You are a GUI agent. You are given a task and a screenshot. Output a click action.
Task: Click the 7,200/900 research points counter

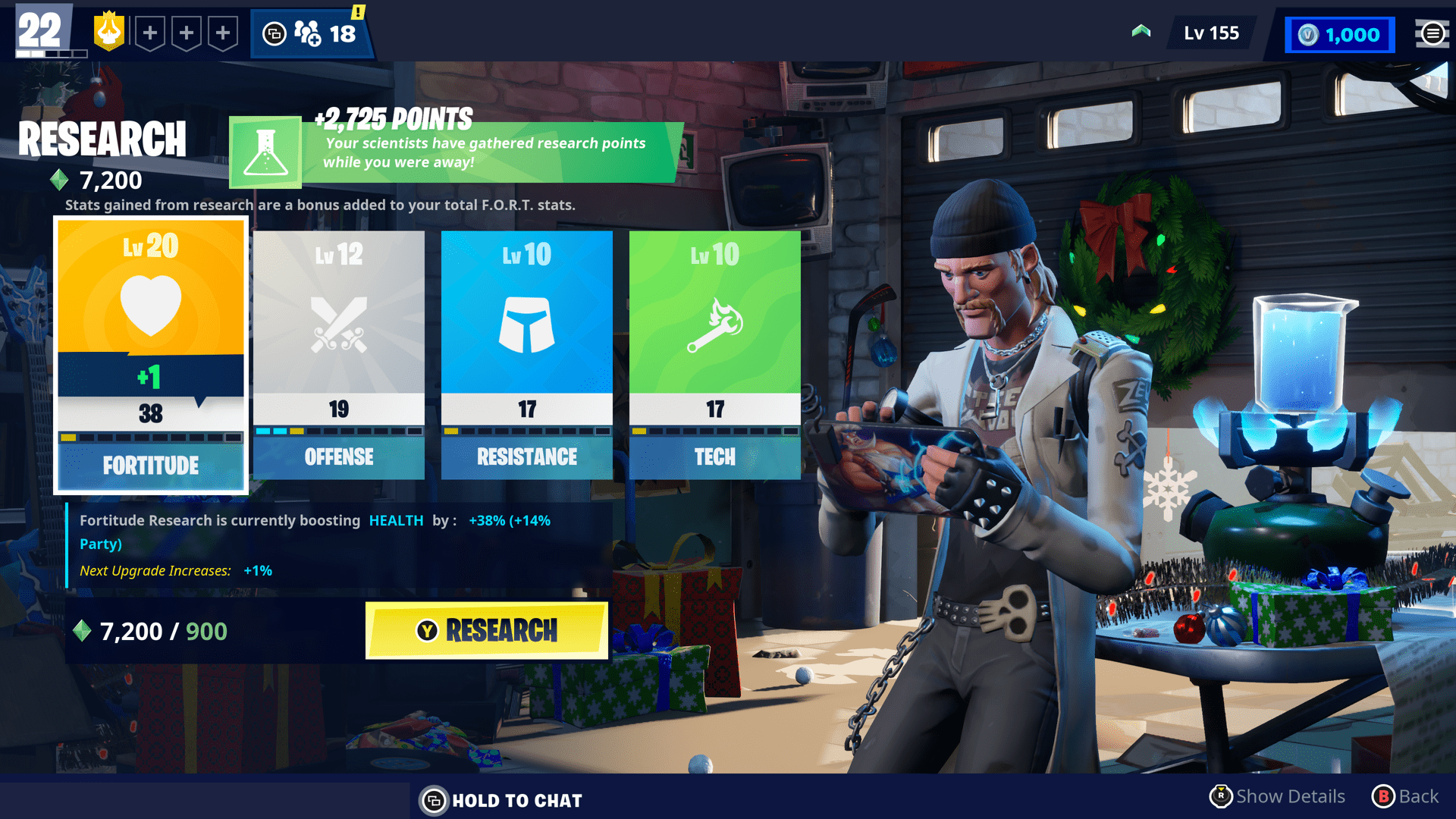click(x=152, y=631)
